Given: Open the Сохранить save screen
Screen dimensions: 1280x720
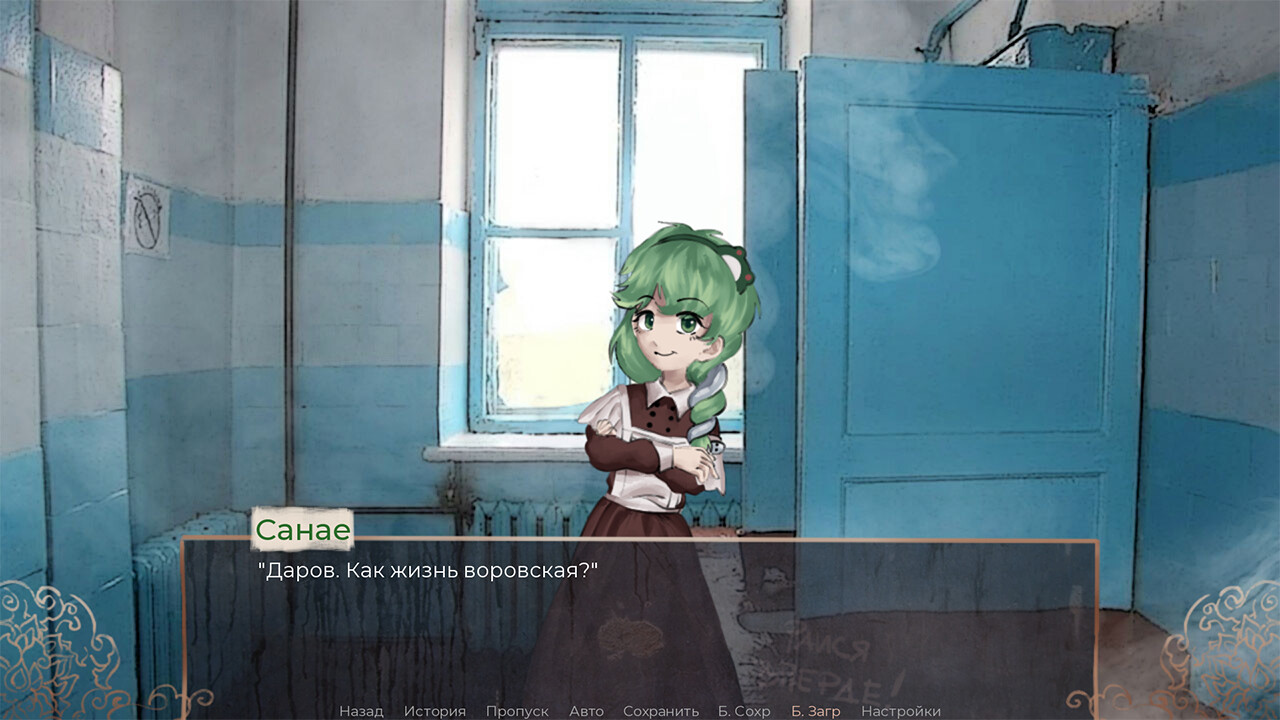Looking at the screenshot, I should (x=663, y=711).
